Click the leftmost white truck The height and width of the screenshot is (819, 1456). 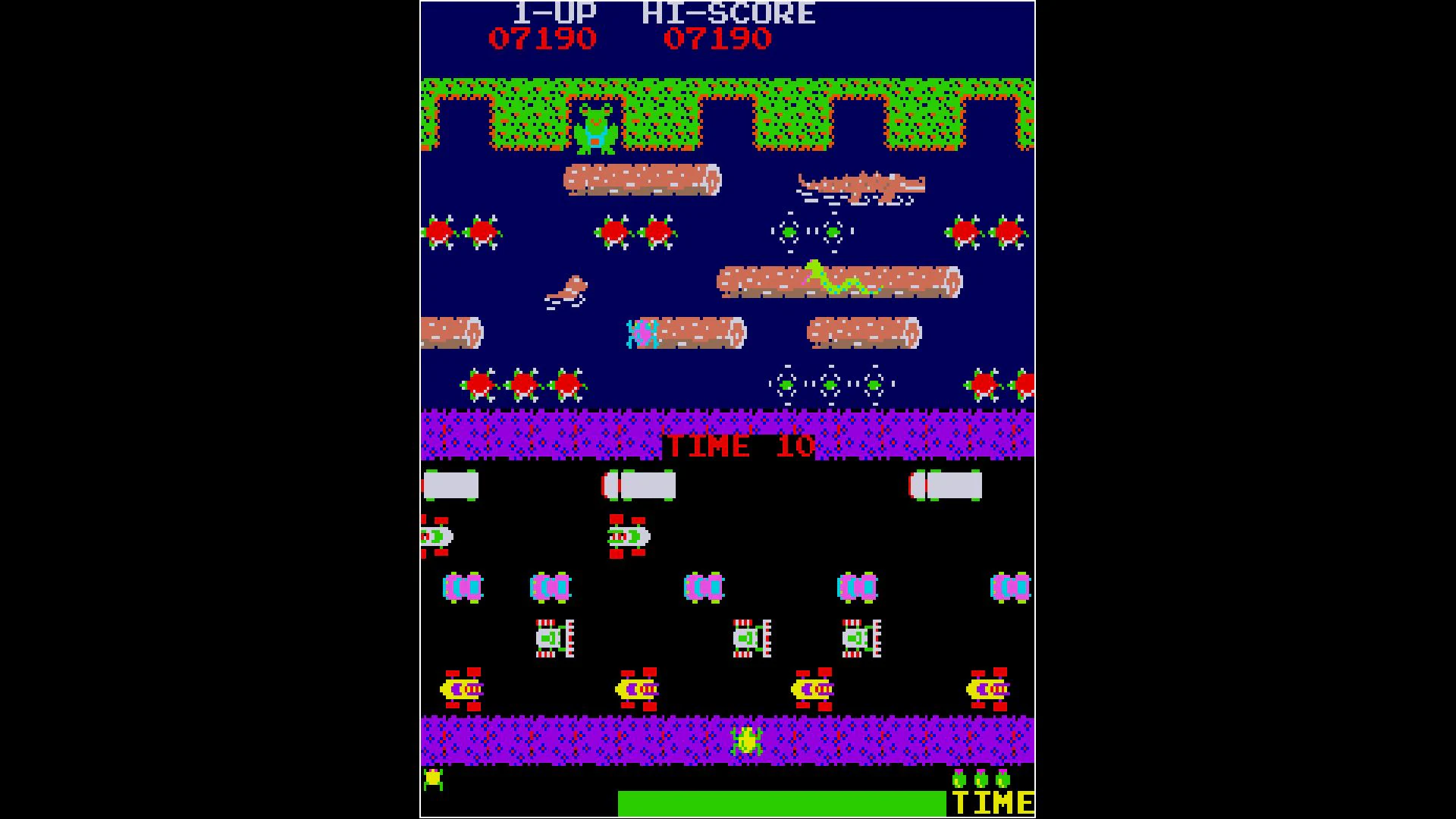coord(451,485)
